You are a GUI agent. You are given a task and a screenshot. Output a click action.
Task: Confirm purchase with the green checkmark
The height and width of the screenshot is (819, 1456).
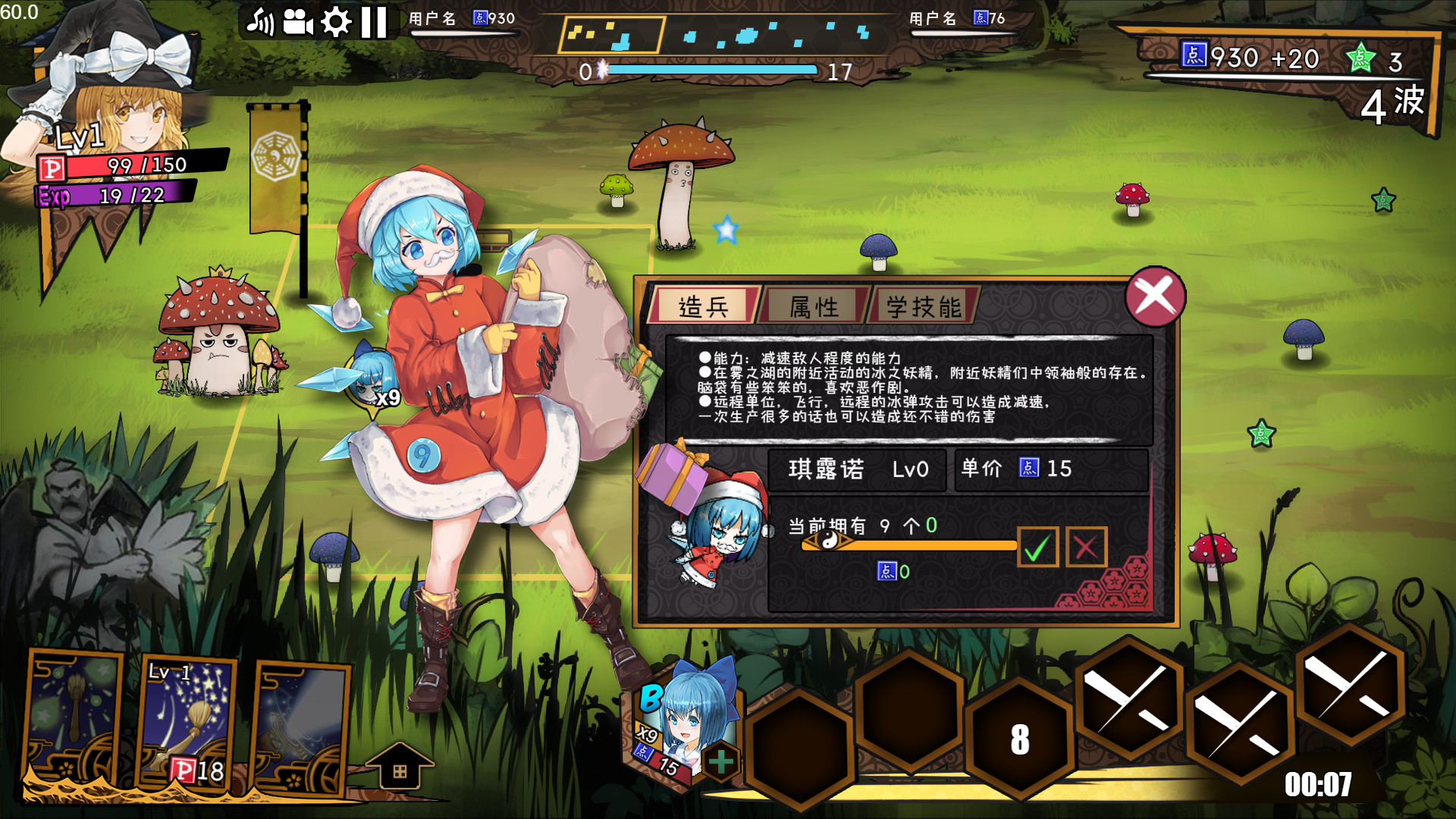click(x=1040, y=547)
